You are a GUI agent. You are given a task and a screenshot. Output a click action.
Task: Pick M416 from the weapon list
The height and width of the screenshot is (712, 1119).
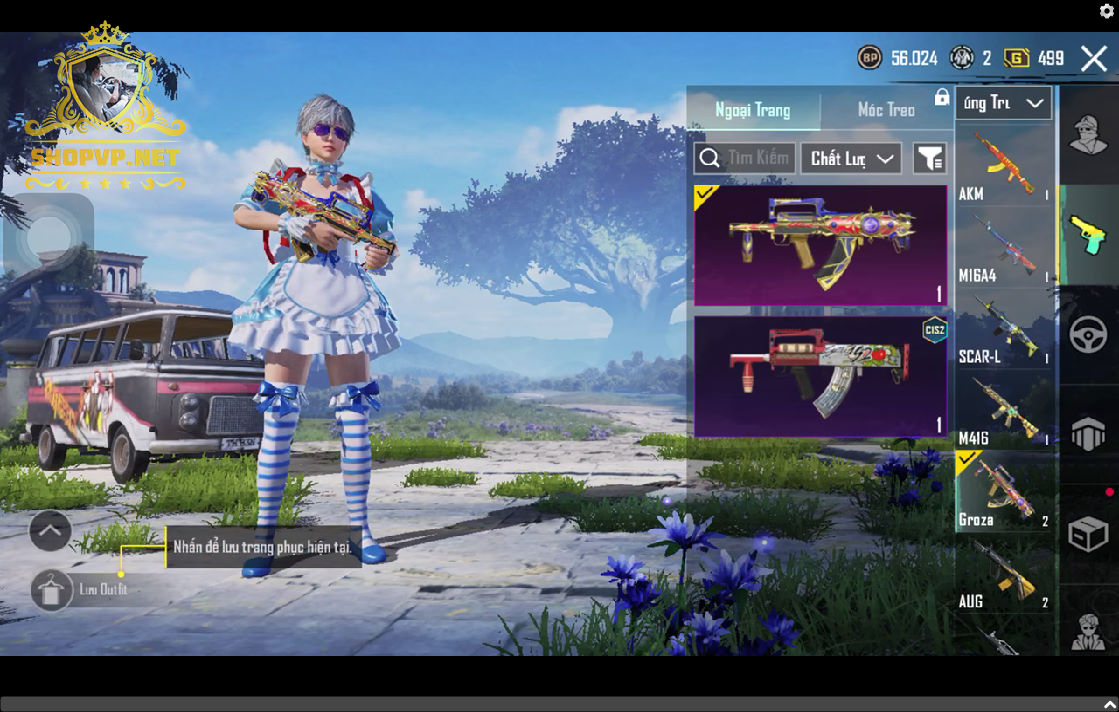pyautogui.click(x=1003, y=411)
